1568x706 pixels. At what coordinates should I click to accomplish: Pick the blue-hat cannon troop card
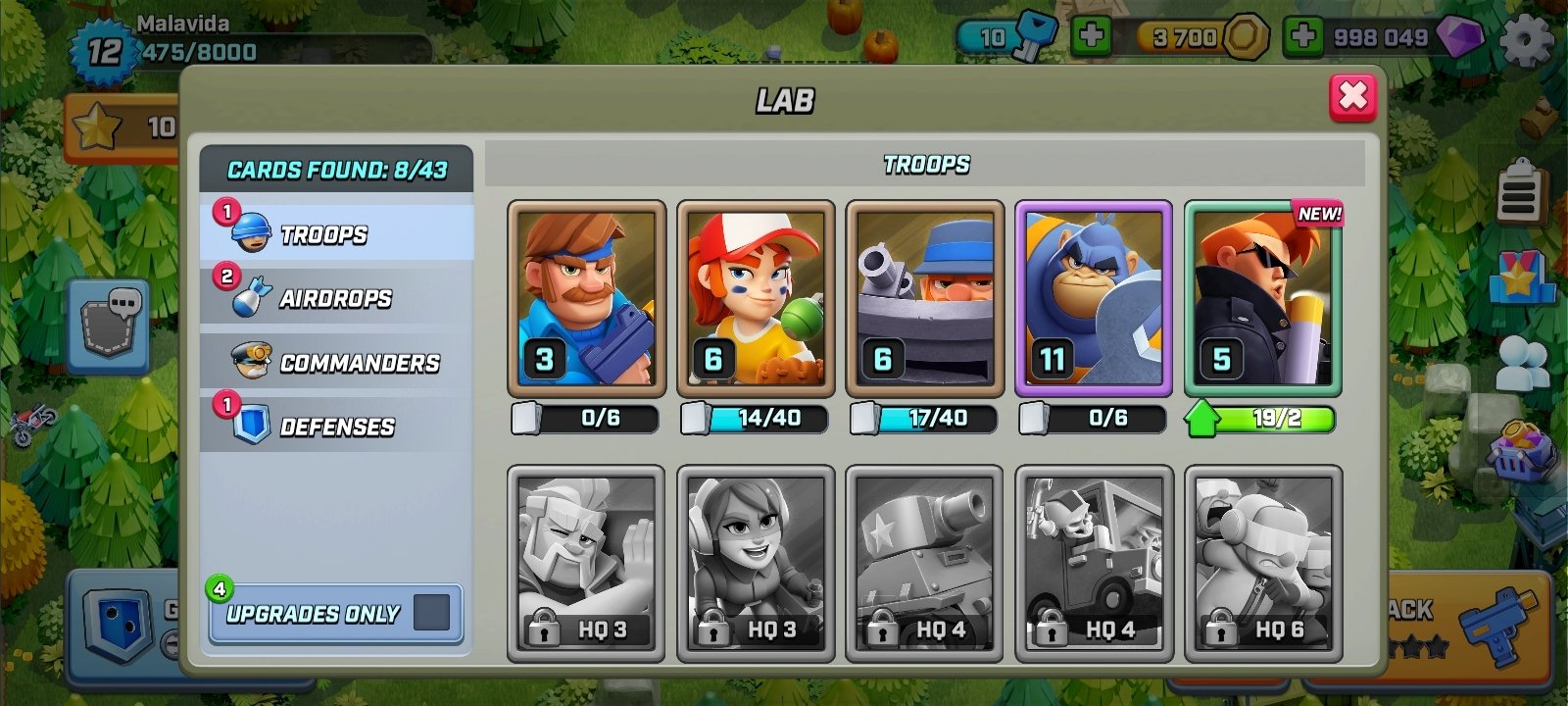[924, 299]
